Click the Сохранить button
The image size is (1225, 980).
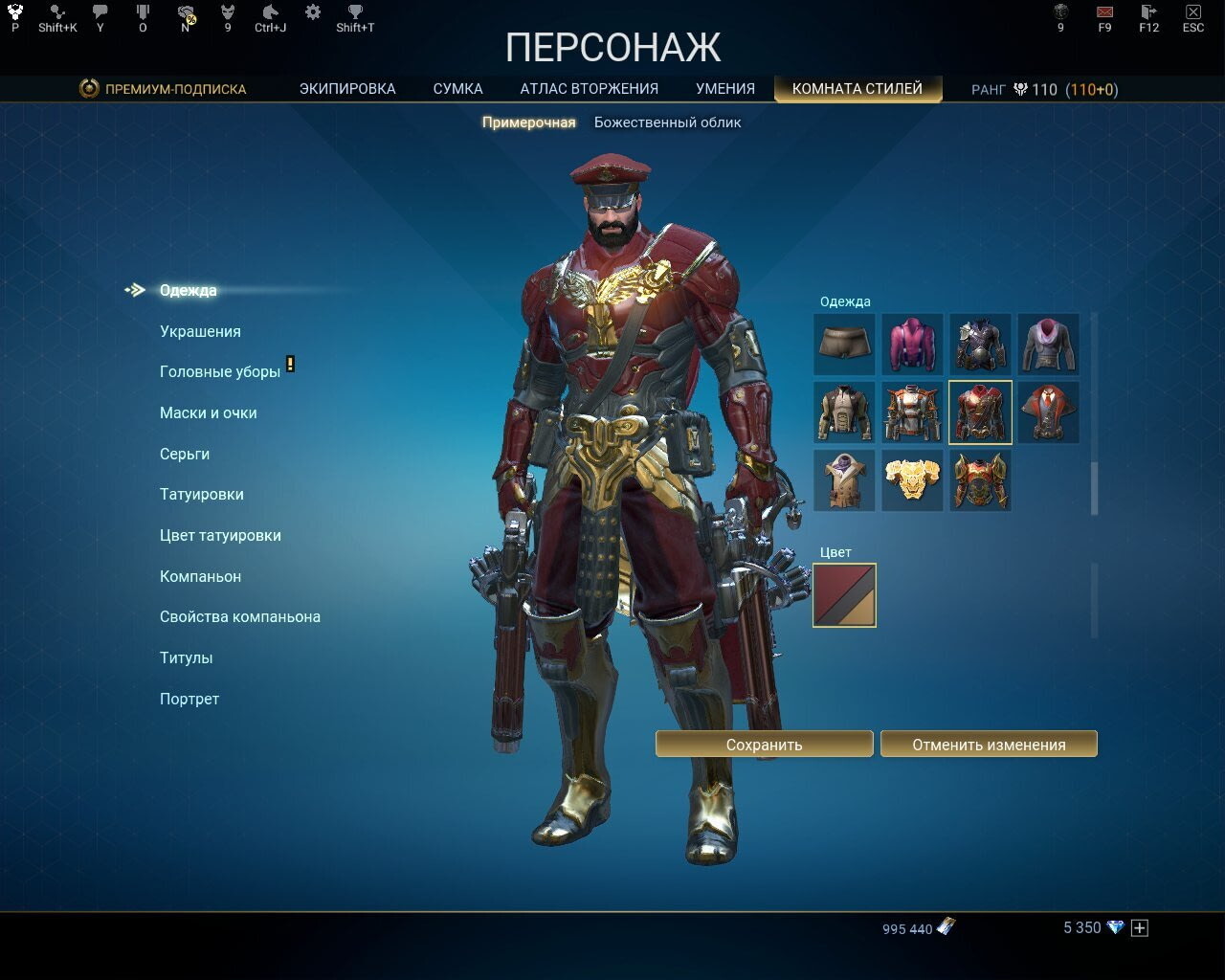764,744
